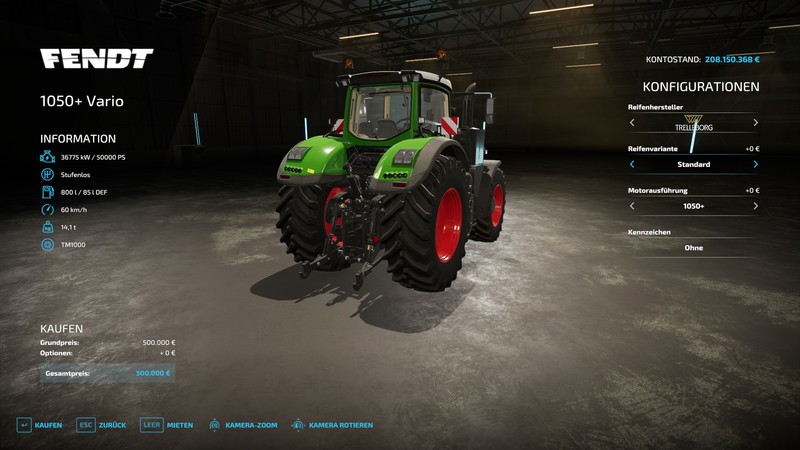This screenshot has width=800, height=450.
Task: Choose Mieten to lease the tractor
Action: pyautogui.click(x=166, y=425)
